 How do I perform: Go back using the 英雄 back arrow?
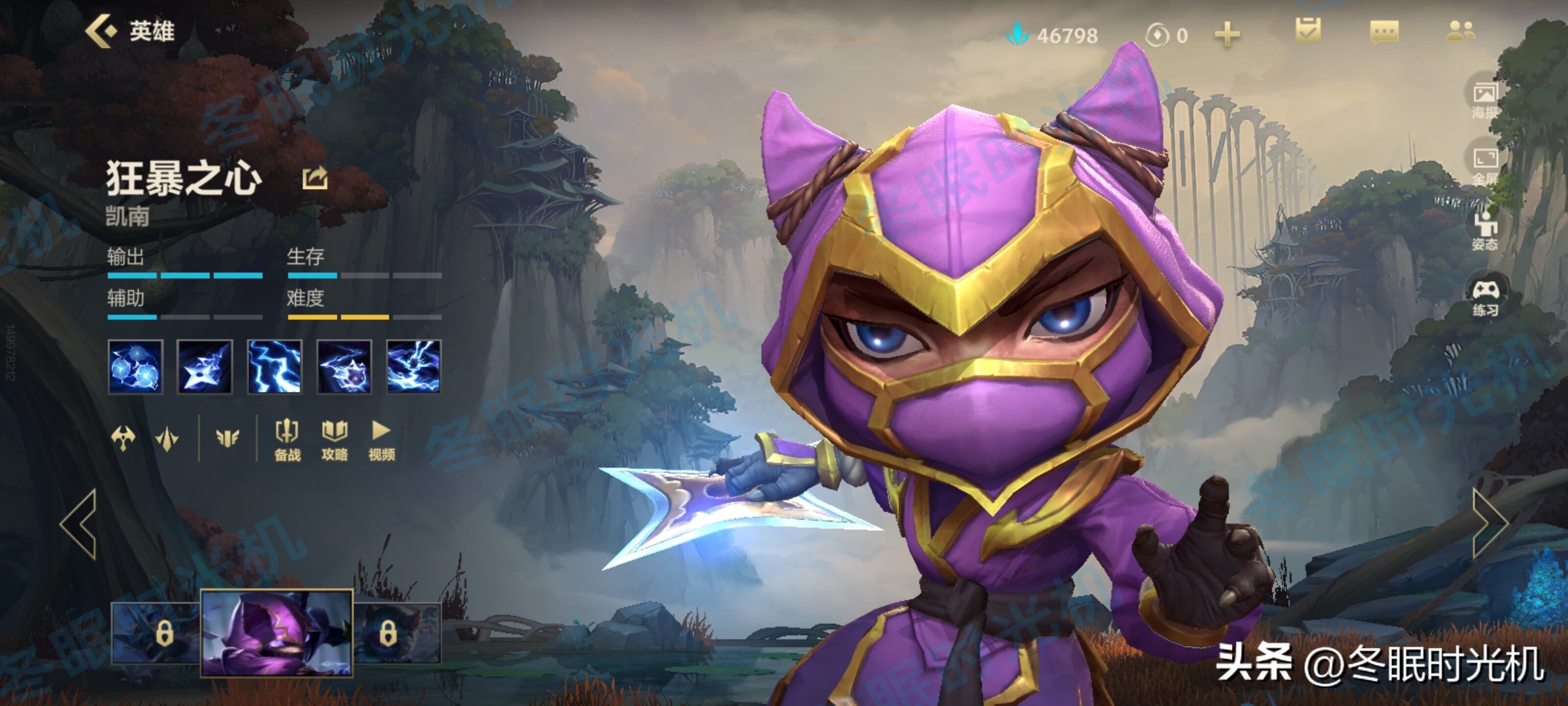[x=100, y=31]
